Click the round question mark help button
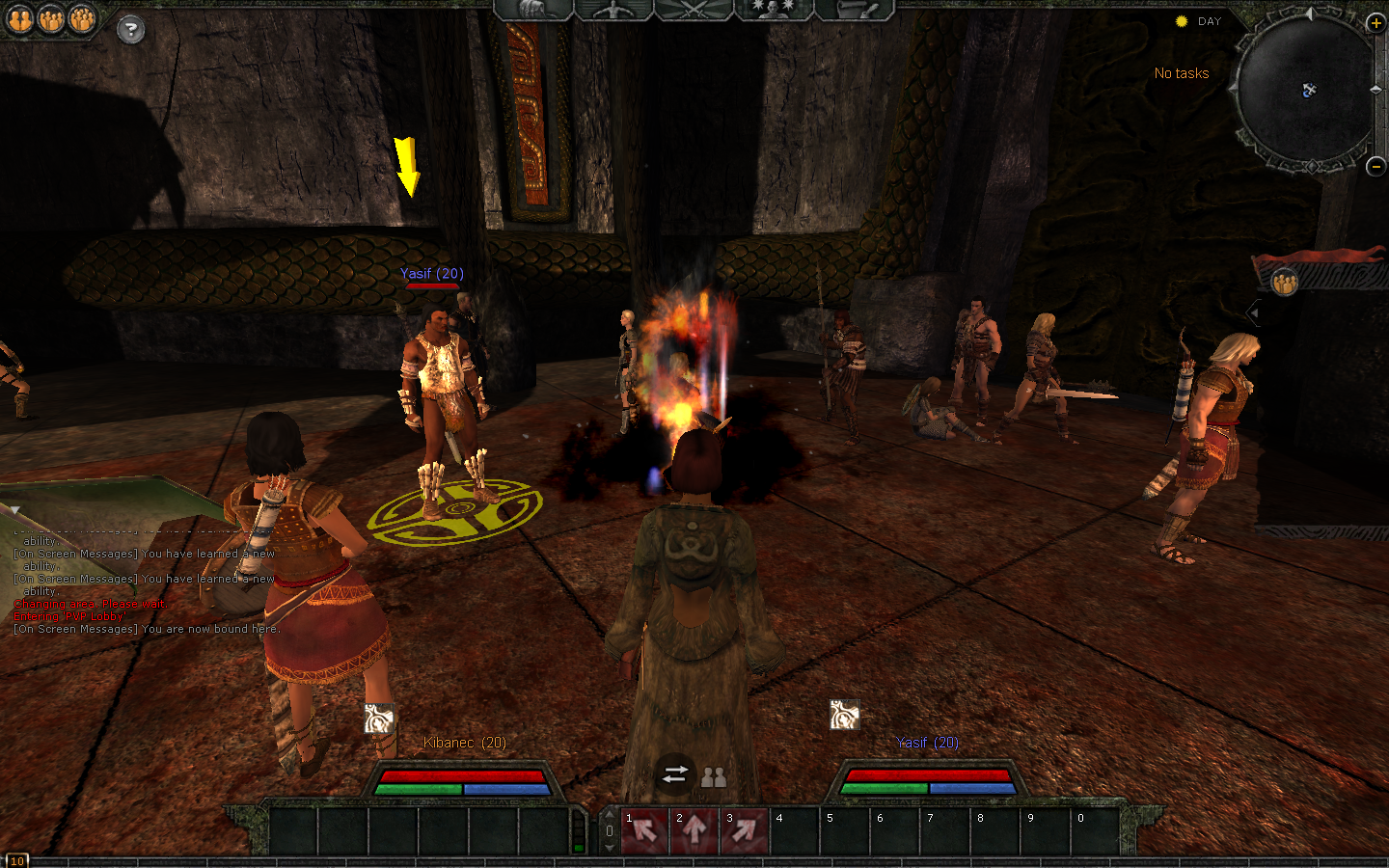Screen dimensions: 1389x868 130,30
